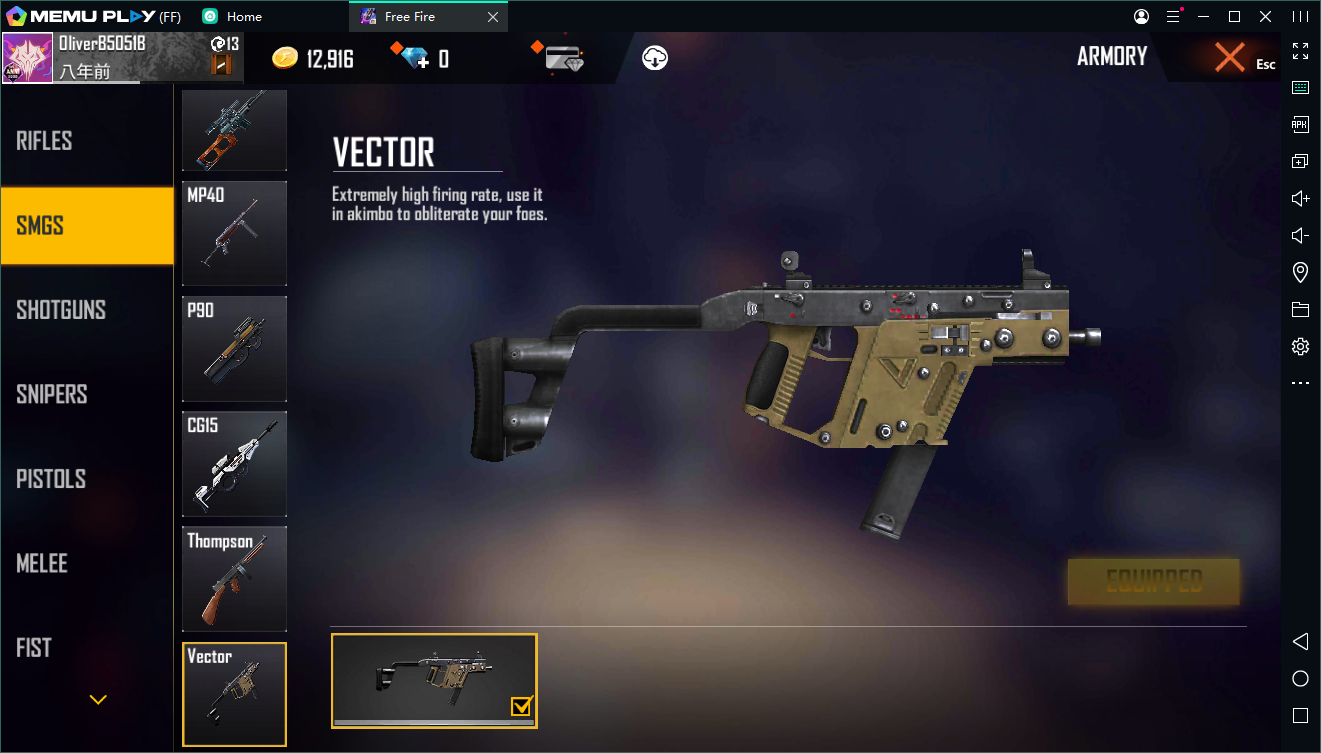The height and width of the screenshot is (753, 1321).
Task: Add diamonds using the diamond plus icon
Action: [x=410, y=58]
